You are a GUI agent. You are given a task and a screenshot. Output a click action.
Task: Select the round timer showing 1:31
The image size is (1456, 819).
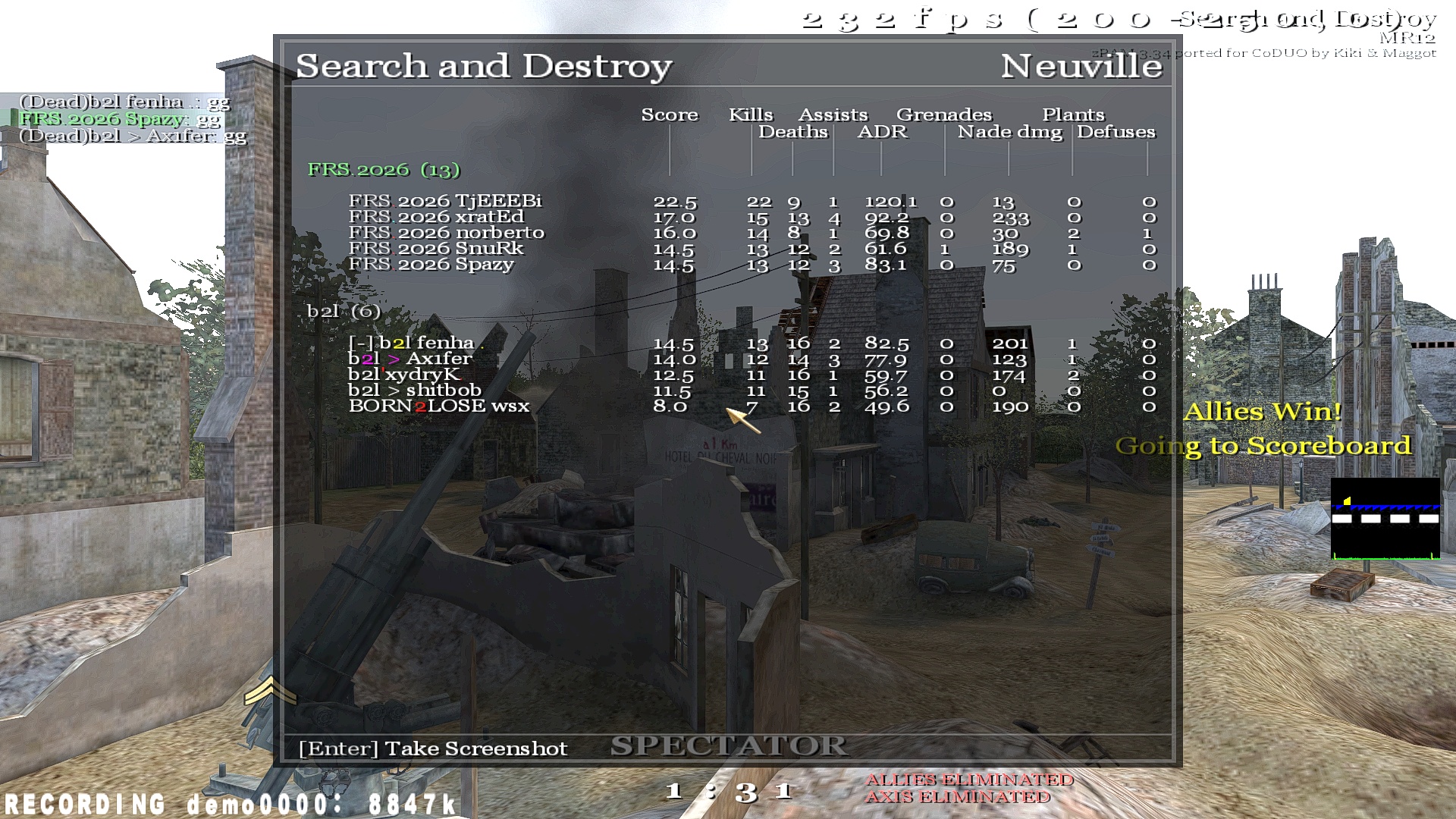728,792
